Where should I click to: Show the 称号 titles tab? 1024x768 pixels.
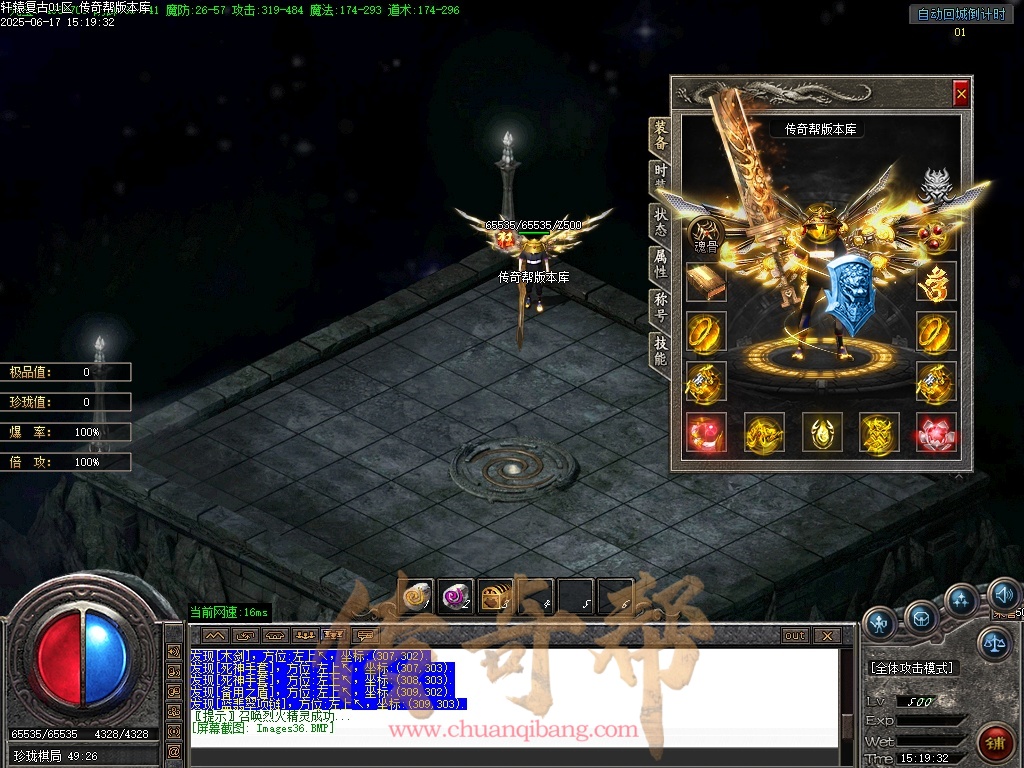[661, 307]
